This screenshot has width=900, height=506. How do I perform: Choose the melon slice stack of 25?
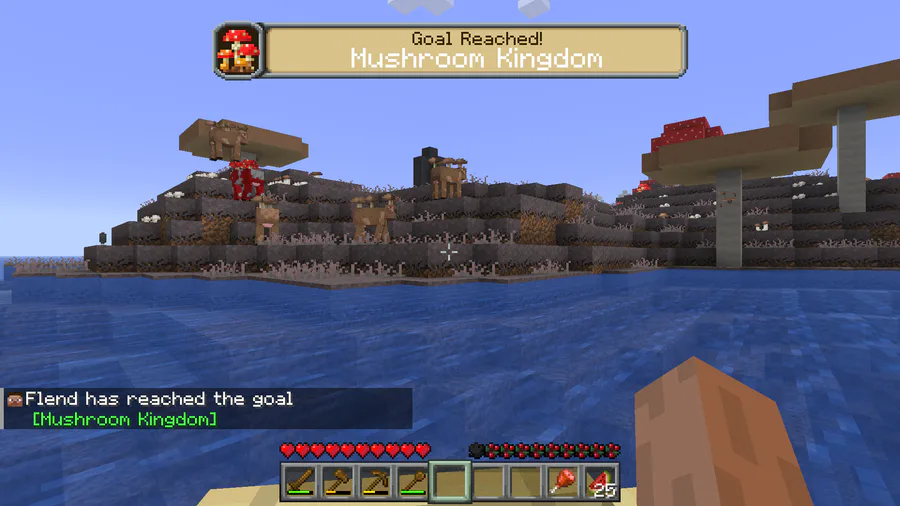(600, 482)
